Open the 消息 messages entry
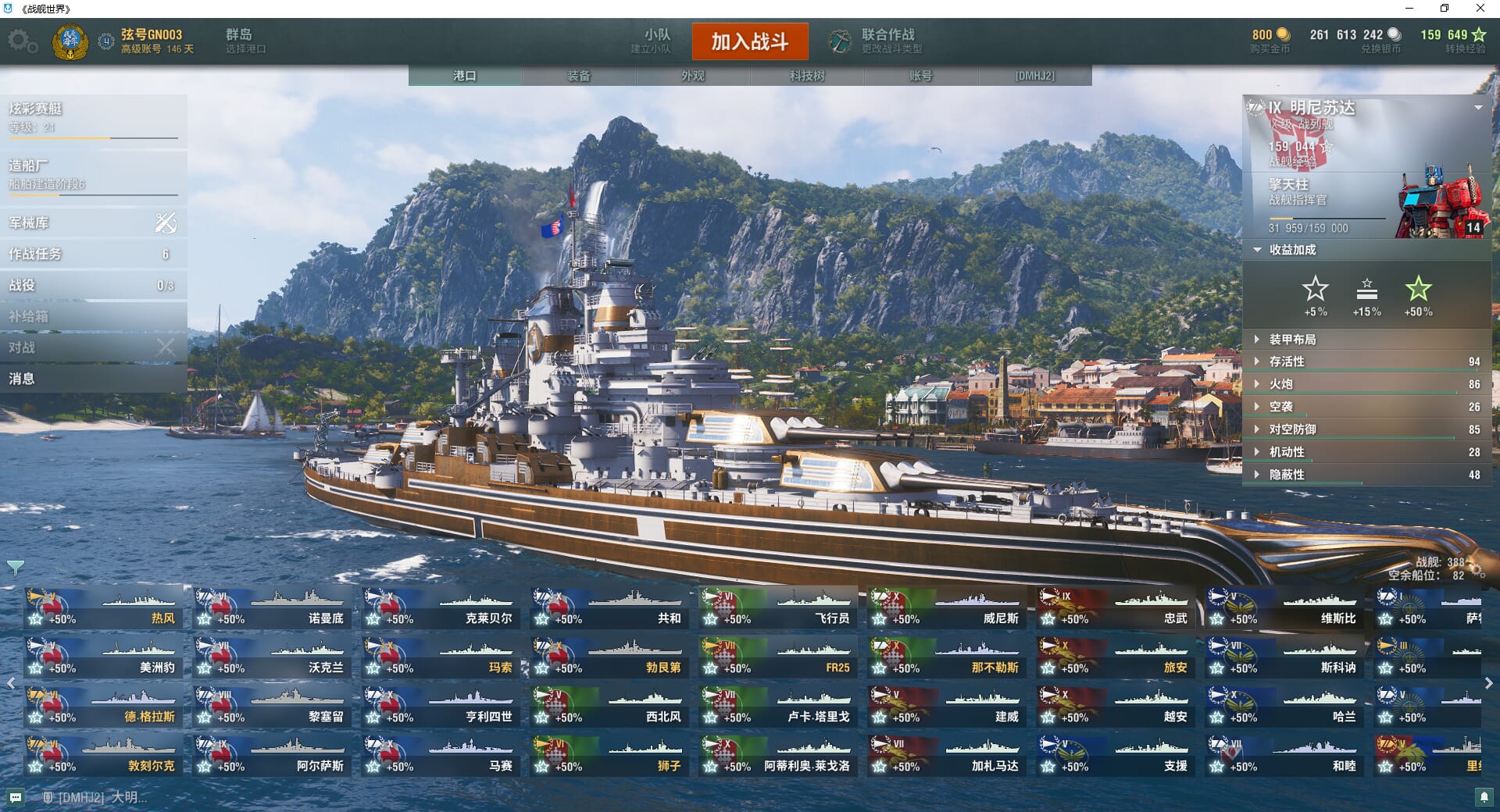1500x812 pixels. 93,379
